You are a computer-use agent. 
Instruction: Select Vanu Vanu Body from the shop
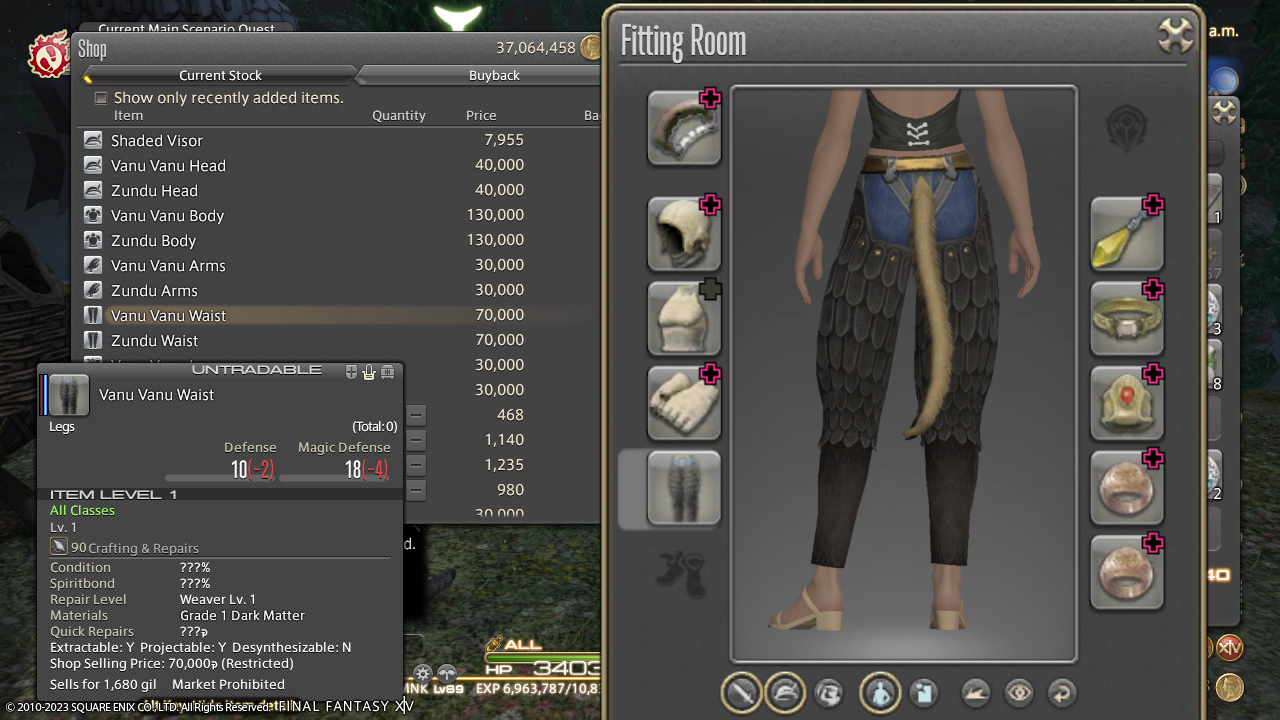coord(167,216)
